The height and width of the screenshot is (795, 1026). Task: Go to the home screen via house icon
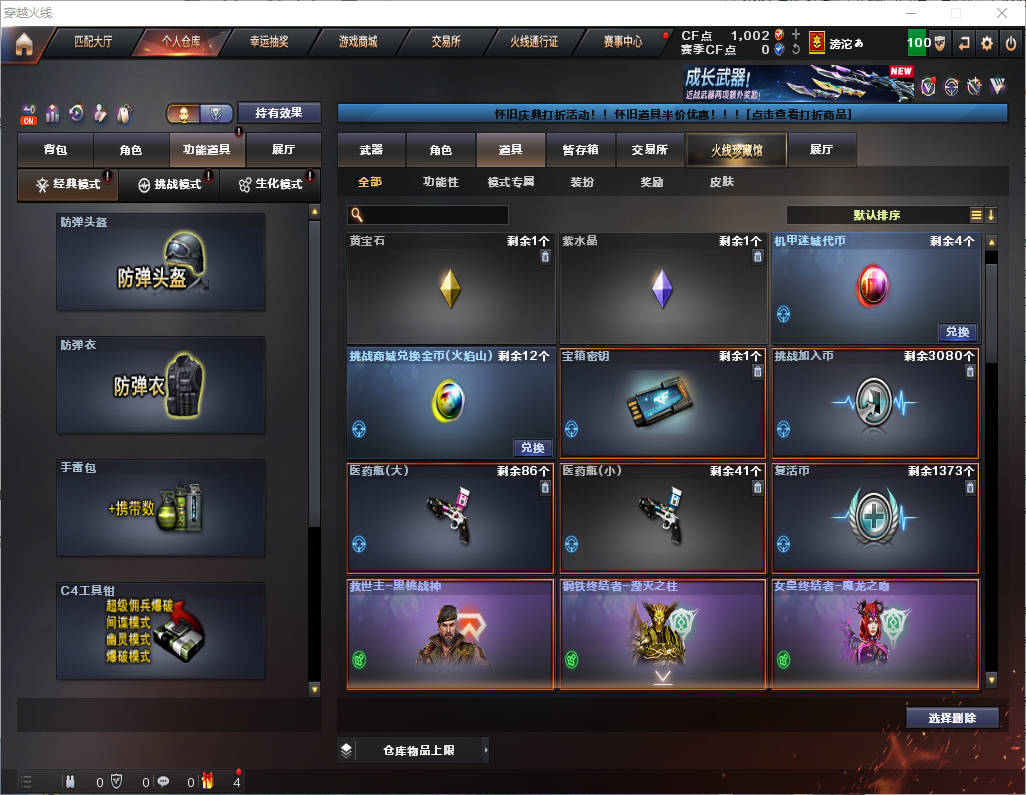point(24,43)
